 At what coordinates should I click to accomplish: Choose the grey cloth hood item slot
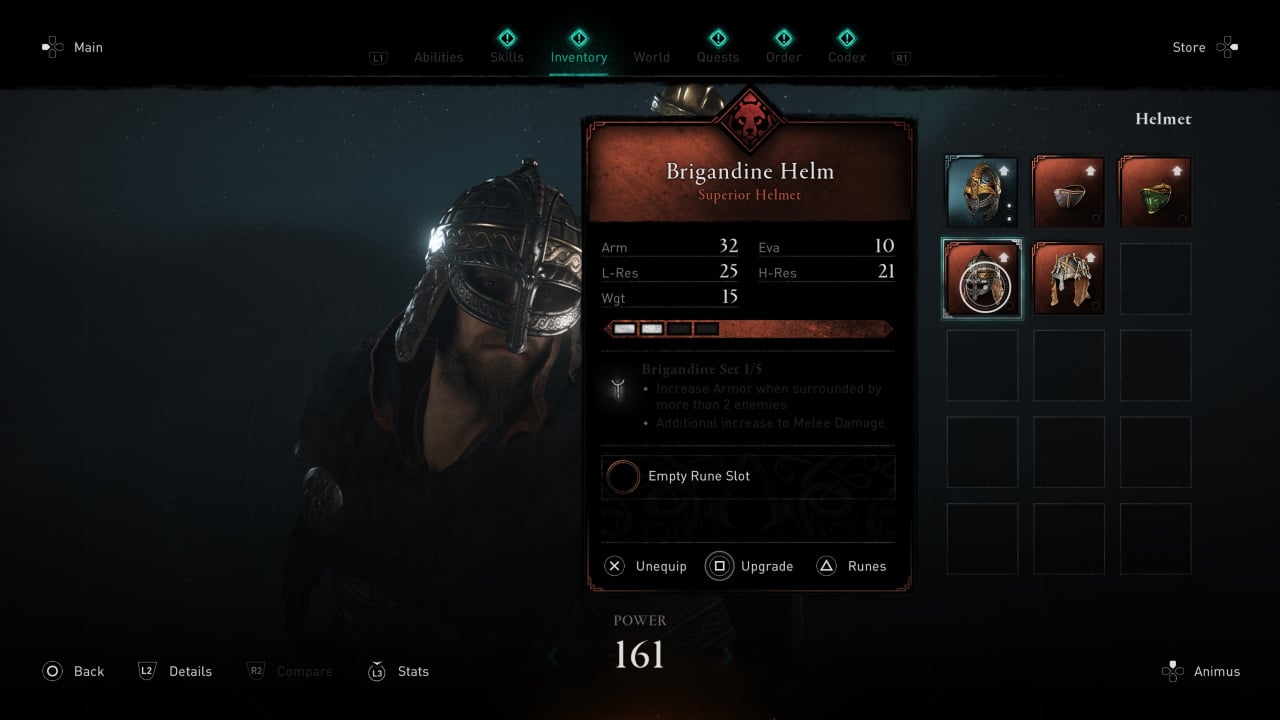[x=1068, y=192]
